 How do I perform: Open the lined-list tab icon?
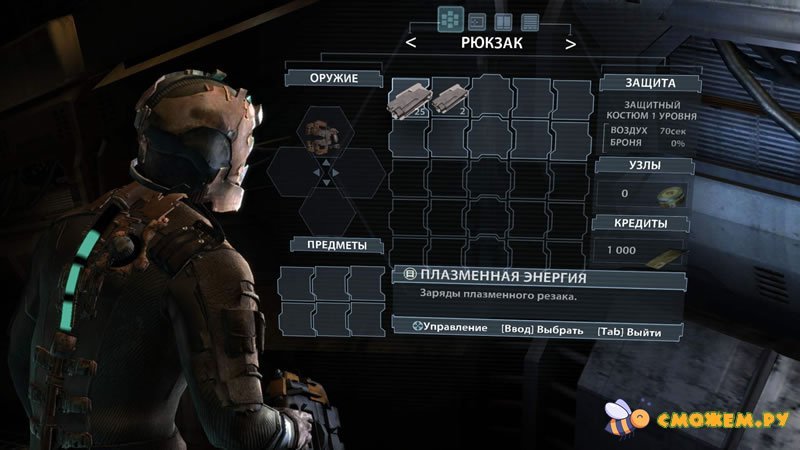coord(530,20)
